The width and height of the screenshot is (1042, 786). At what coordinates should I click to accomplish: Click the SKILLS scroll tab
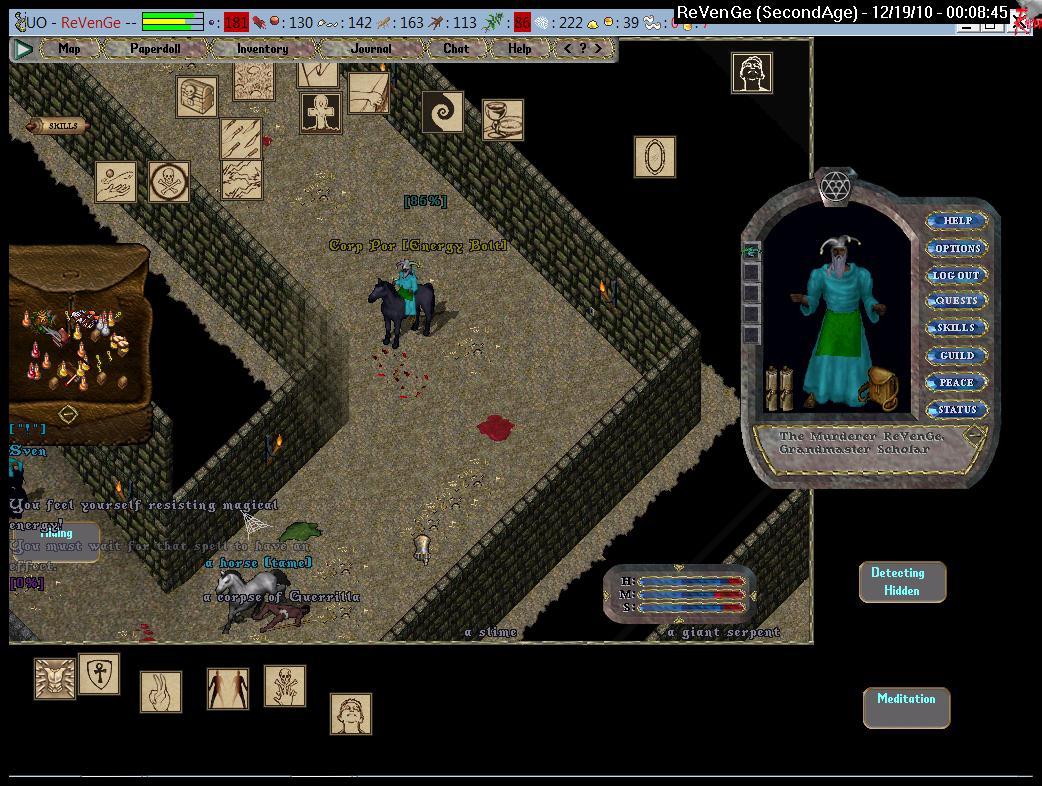[x=58, y=126]
